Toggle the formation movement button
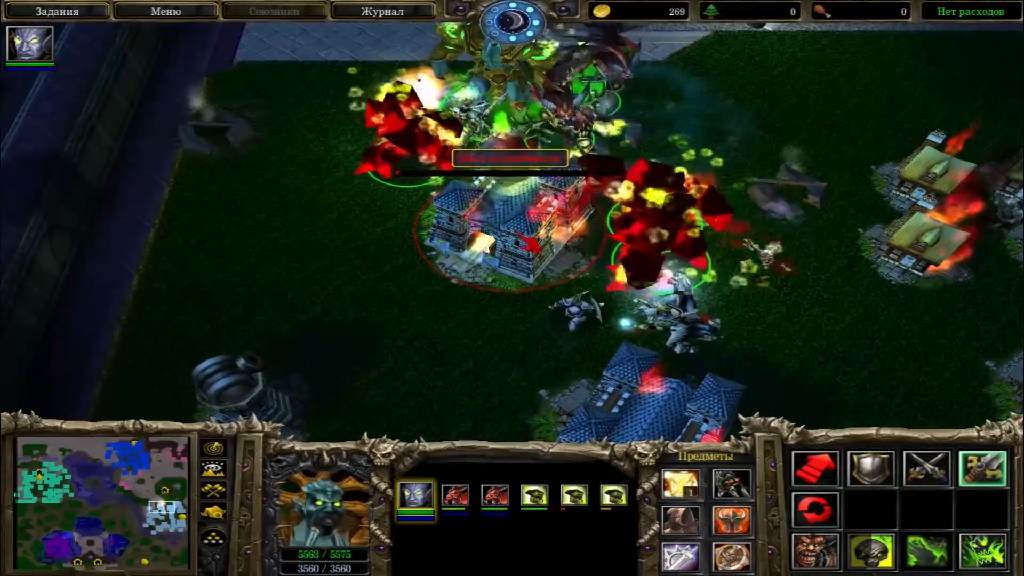 tap(214, 535)
